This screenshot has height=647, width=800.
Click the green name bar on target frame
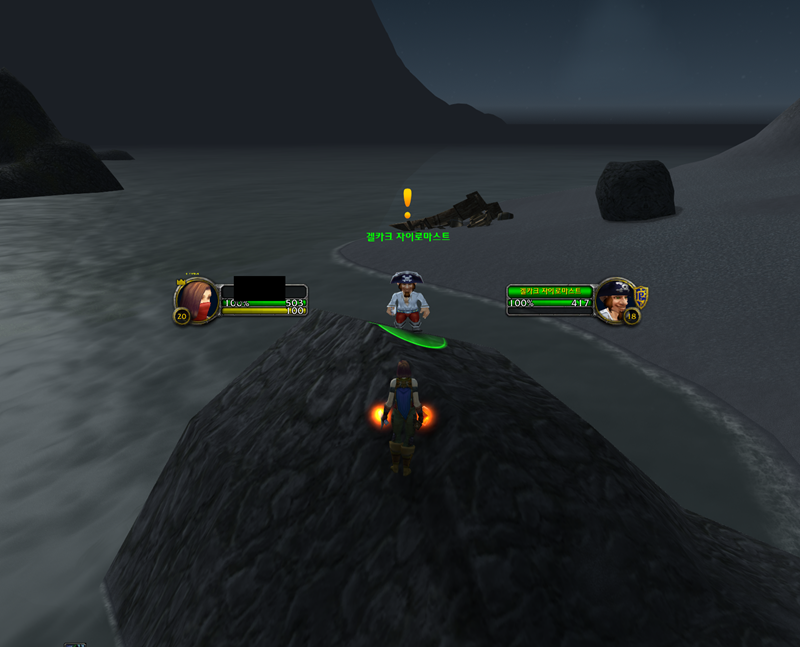tap(550, 290)
